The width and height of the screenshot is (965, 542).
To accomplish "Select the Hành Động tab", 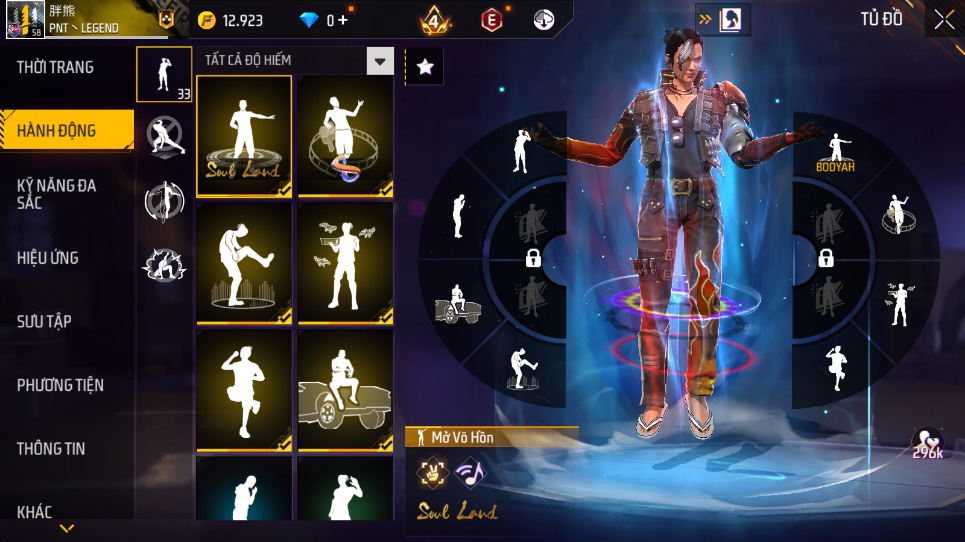I will pos(57,130).
